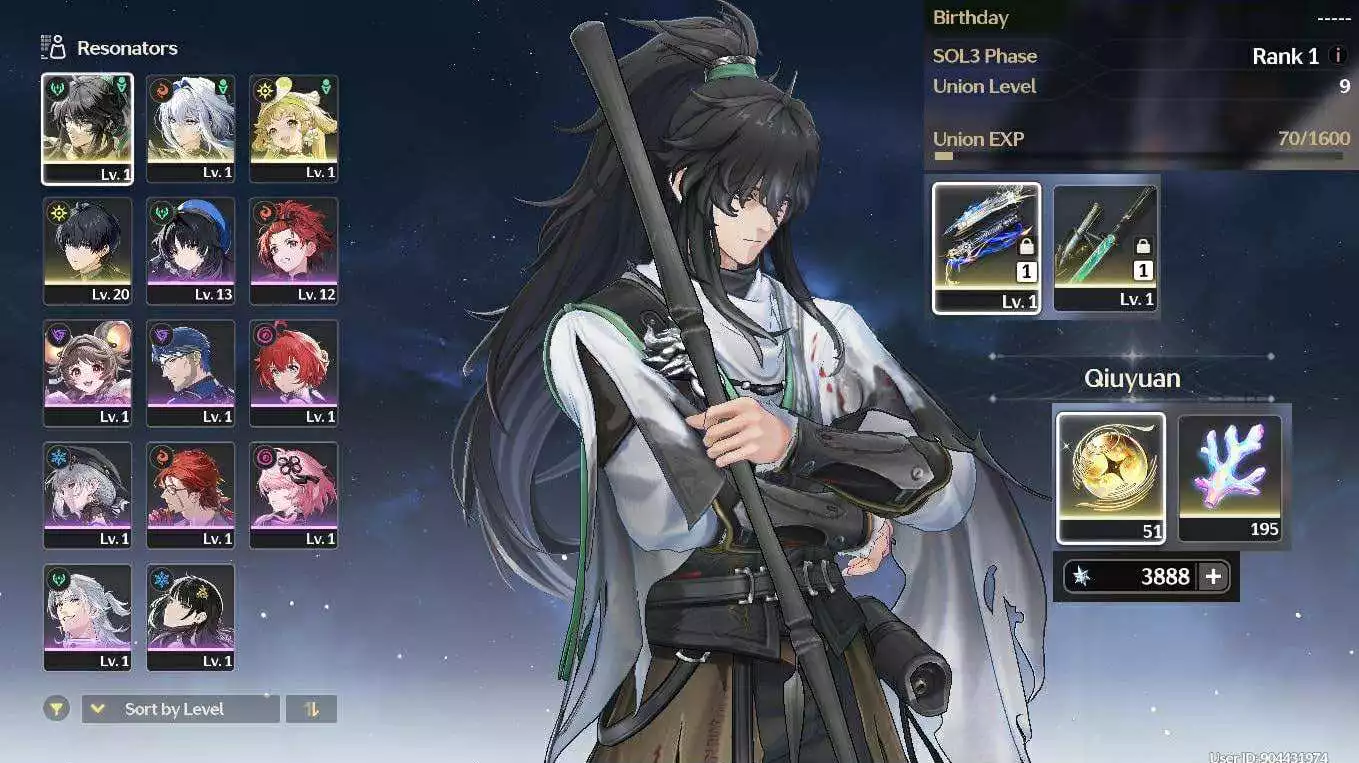
Task: Pick the Lv. 20 black-haired resonator
Action: pyautogui.click(x=87, y=250)
